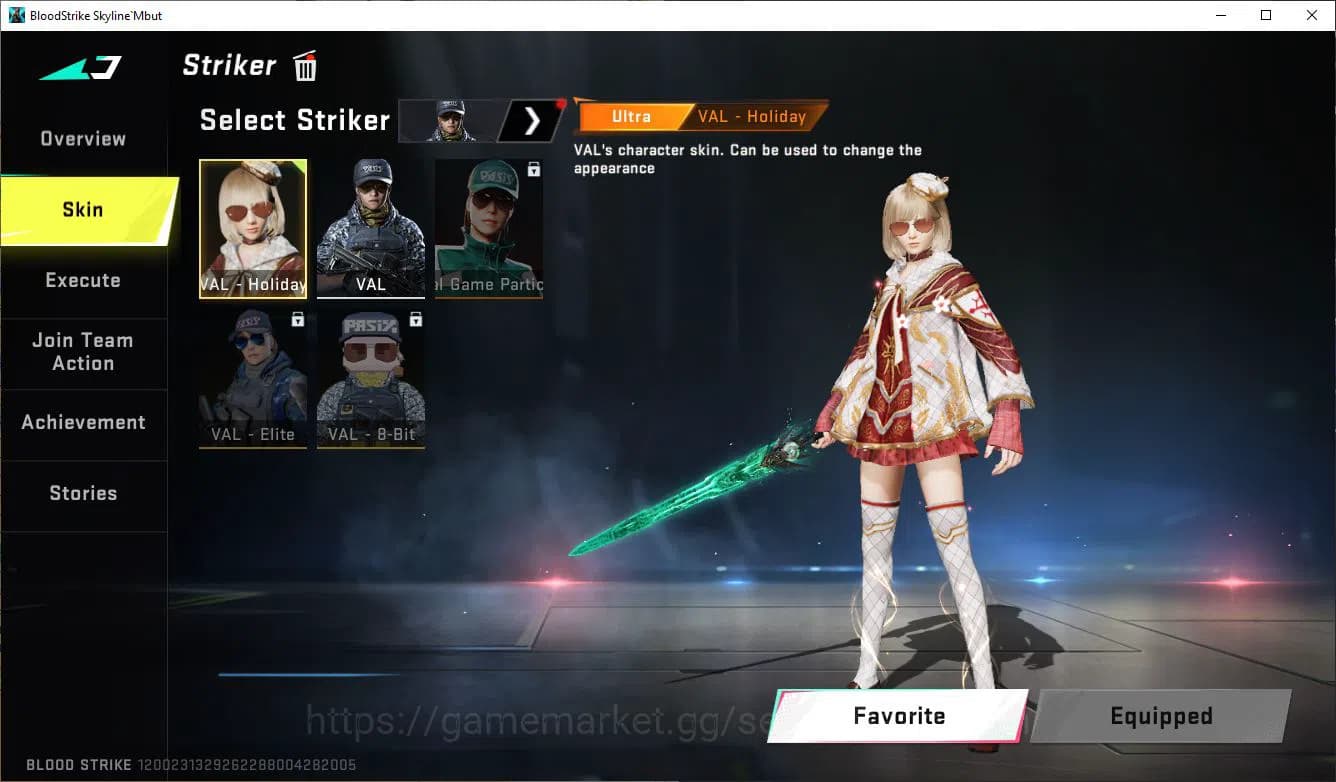This screenshot has height=782, width=1336.
Task: Toggle Favorite for the current skin
Action: 897,715
